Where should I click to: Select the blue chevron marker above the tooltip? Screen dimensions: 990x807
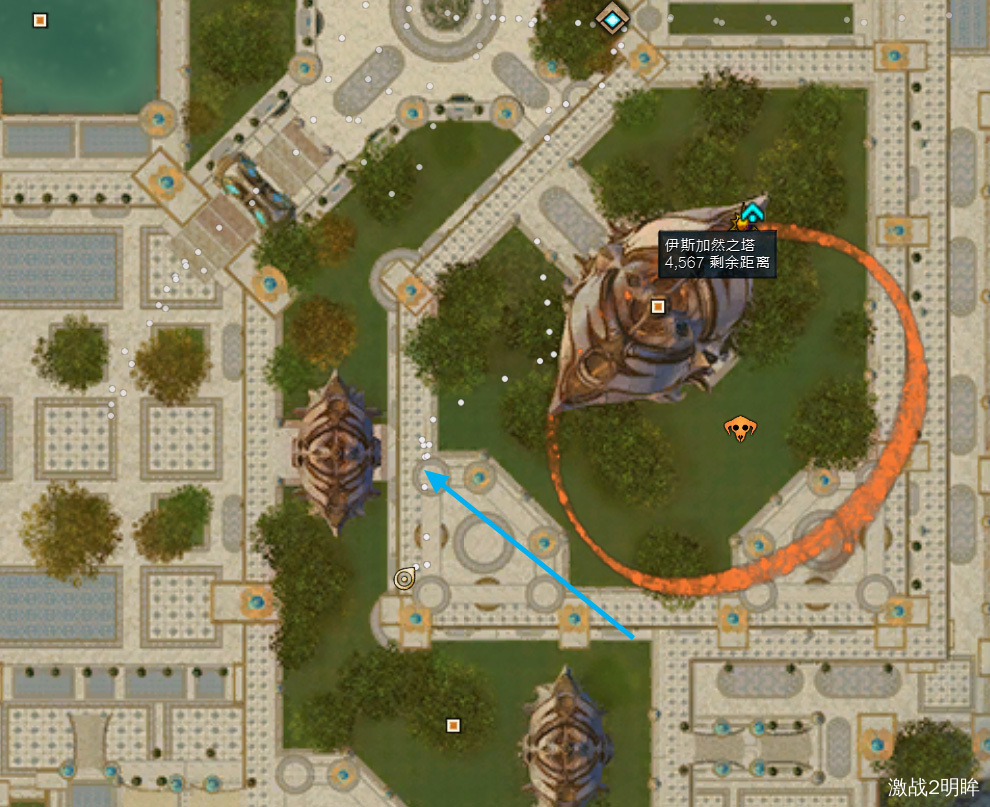[x=752, y=212]
